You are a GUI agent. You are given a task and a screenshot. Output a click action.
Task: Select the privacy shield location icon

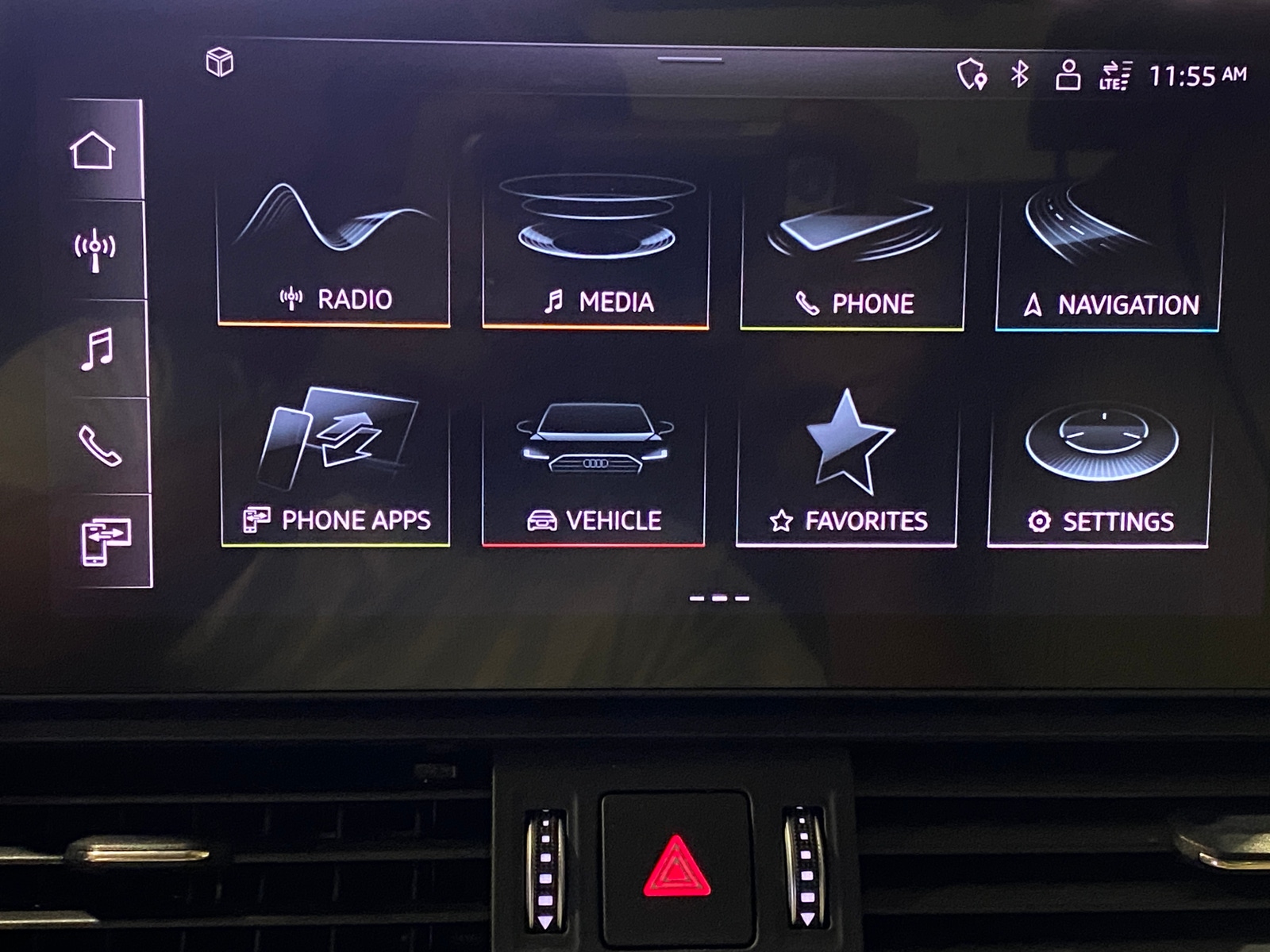[972, 75]
